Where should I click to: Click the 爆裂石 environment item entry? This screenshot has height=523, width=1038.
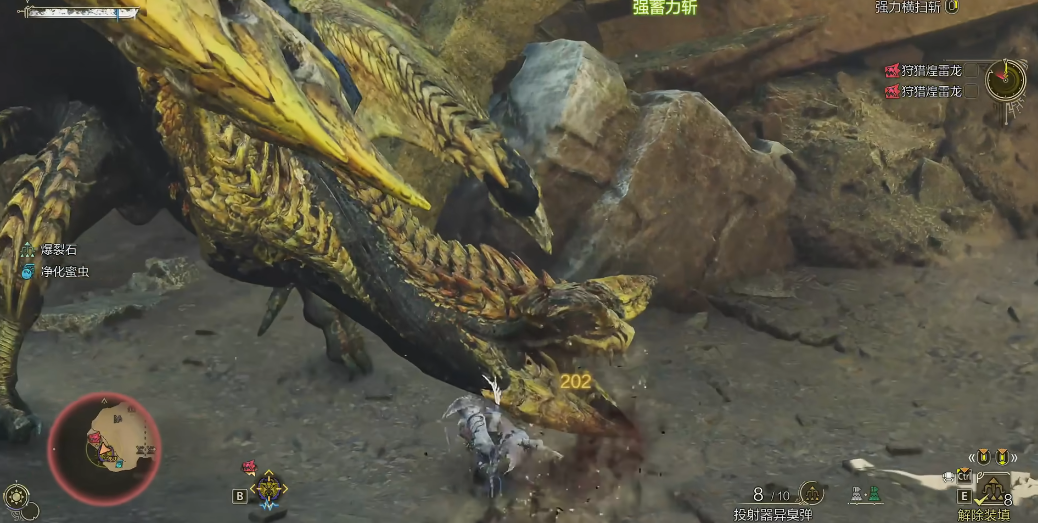[57, 250]
